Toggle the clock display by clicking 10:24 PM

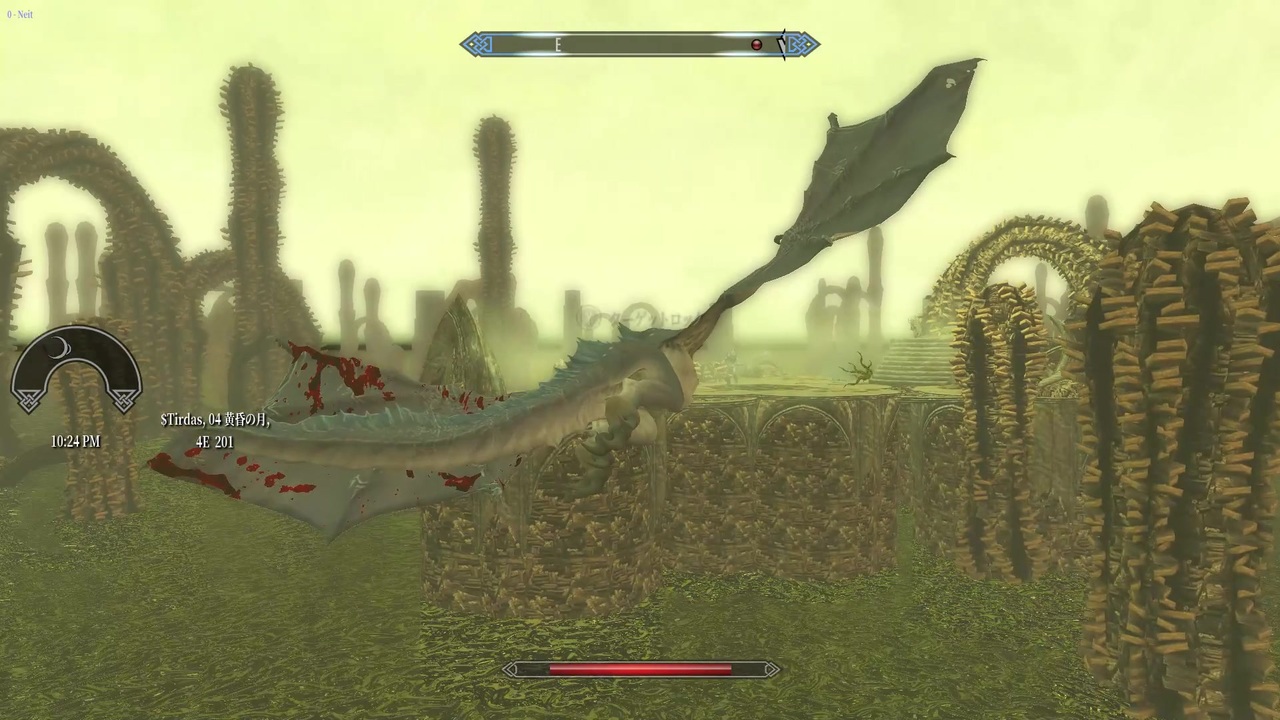point(75,441)
